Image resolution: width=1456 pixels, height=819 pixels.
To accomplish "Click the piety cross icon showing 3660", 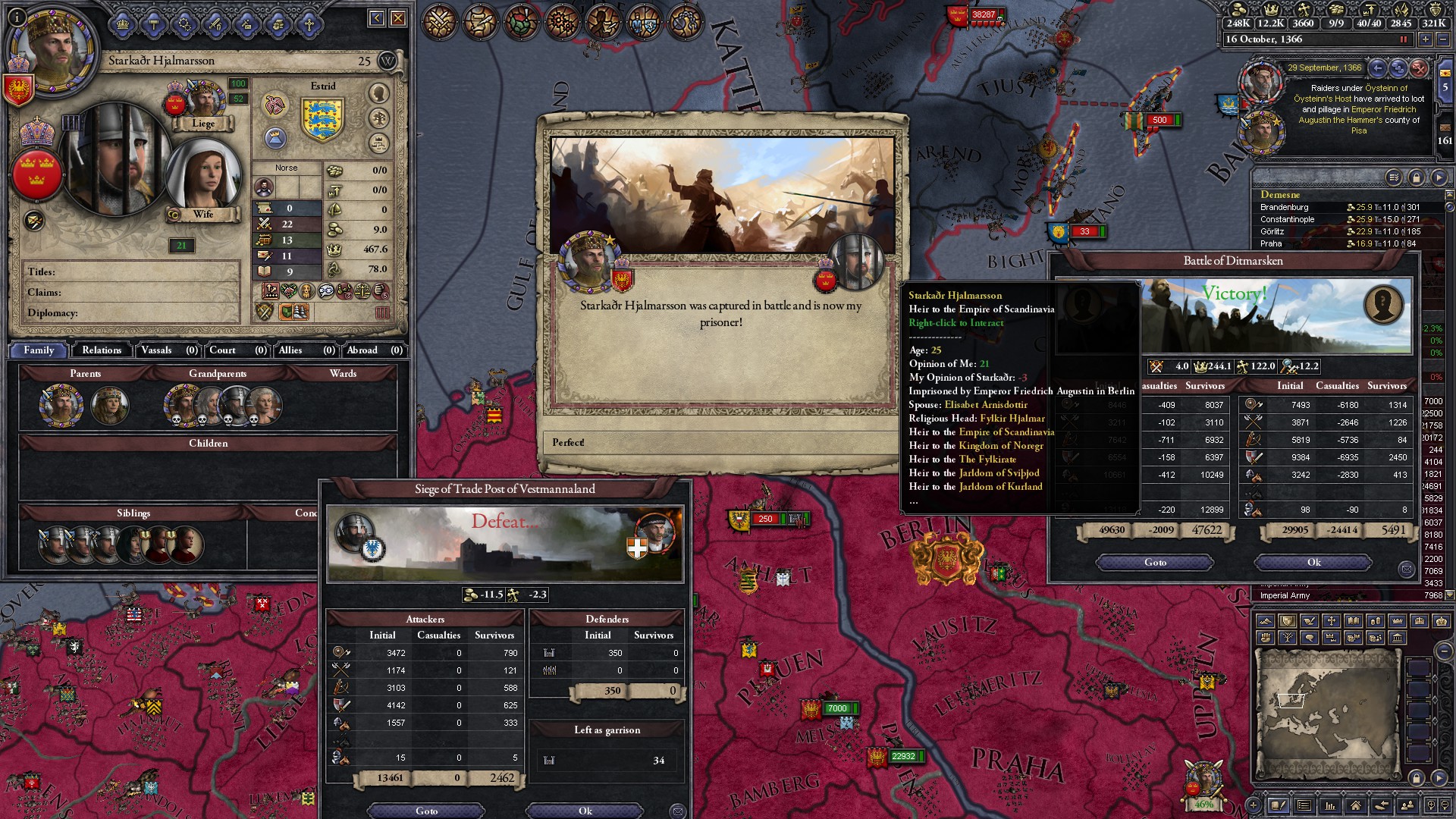I will click(x=1304, y=11).
